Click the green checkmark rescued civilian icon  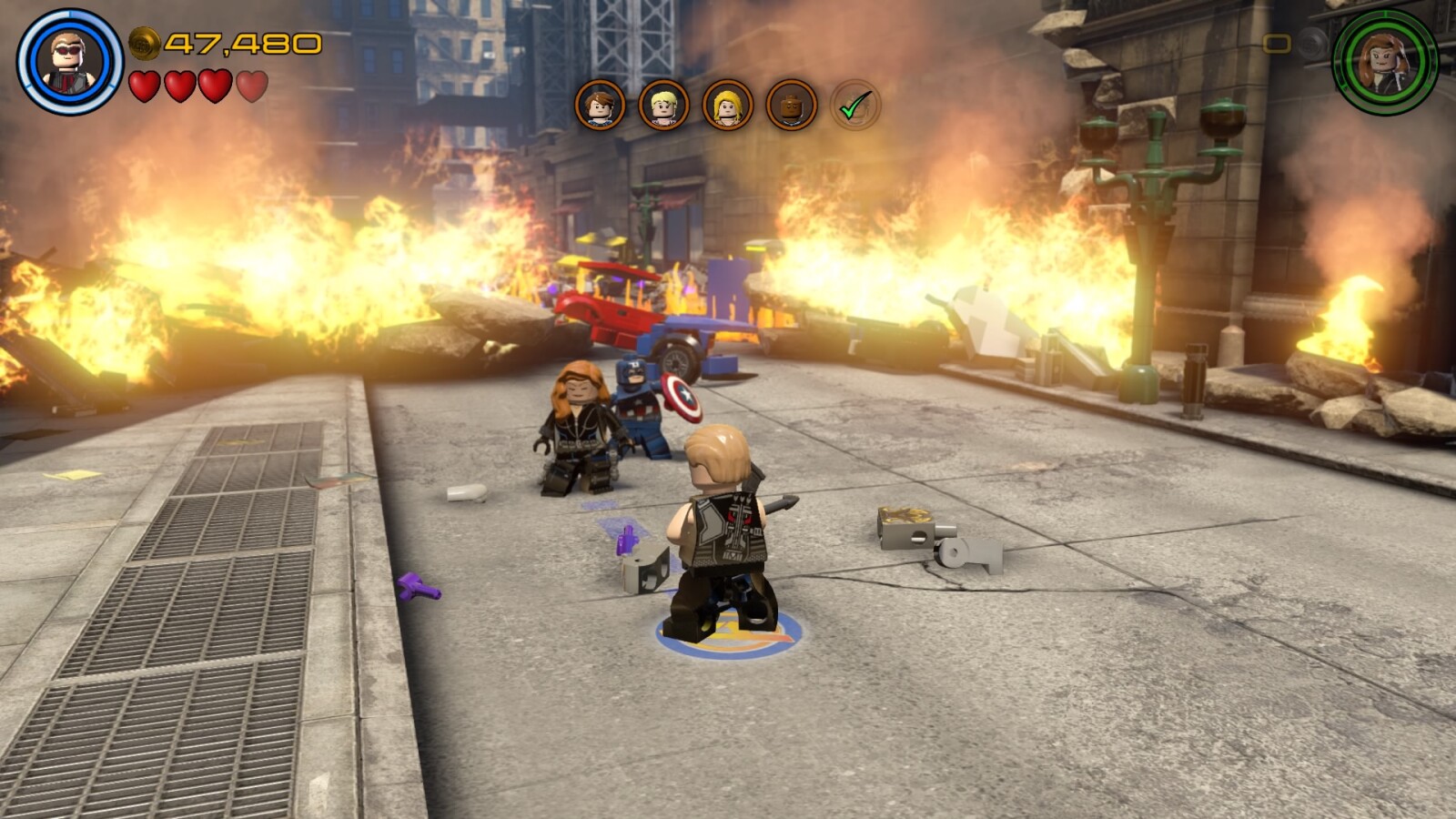tap(854, 106)
